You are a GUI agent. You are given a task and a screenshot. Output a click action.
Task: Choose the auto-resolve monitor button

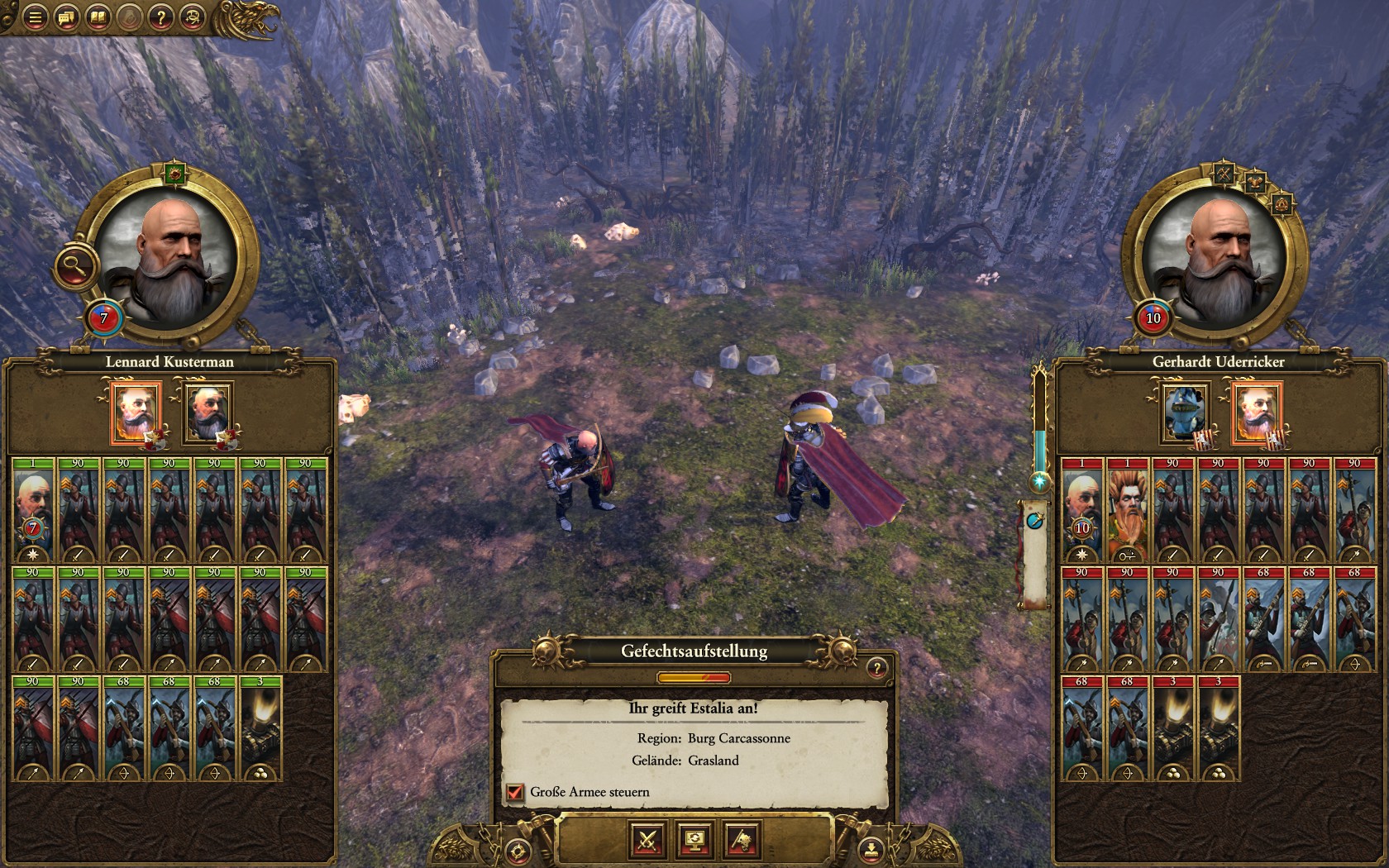coord(694,841)
